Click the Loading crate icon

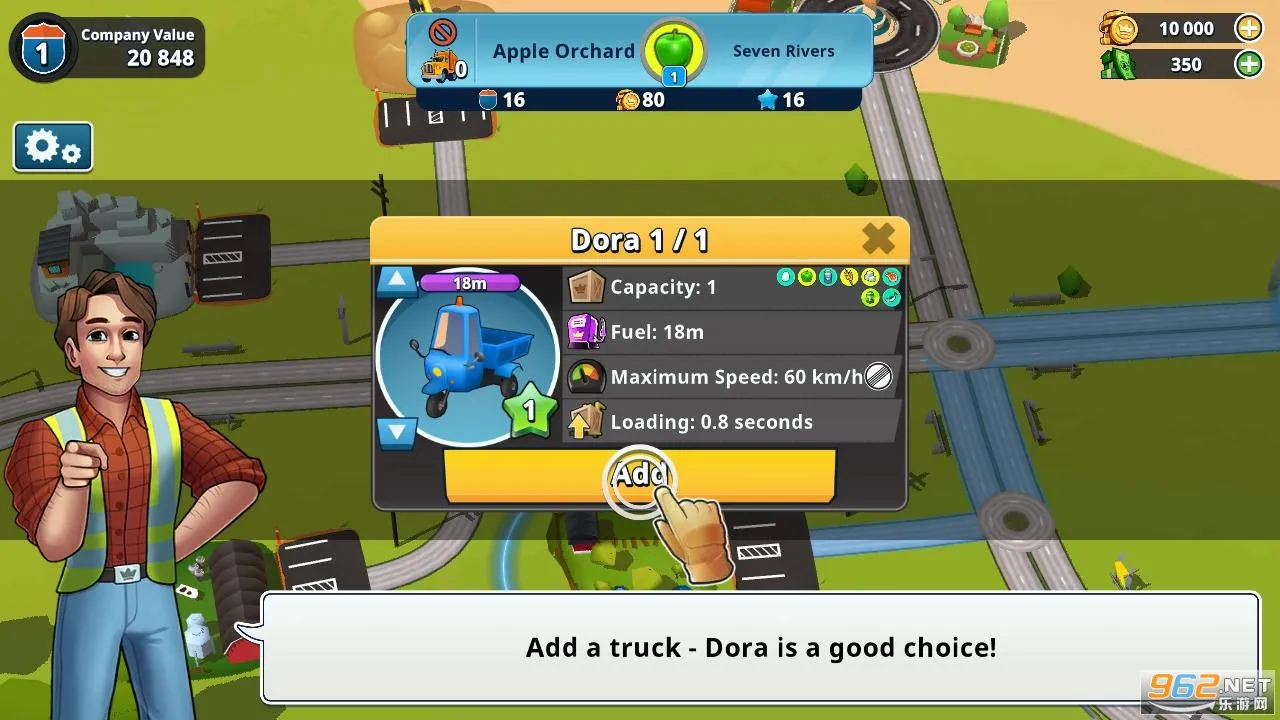[x=588, y=421]
